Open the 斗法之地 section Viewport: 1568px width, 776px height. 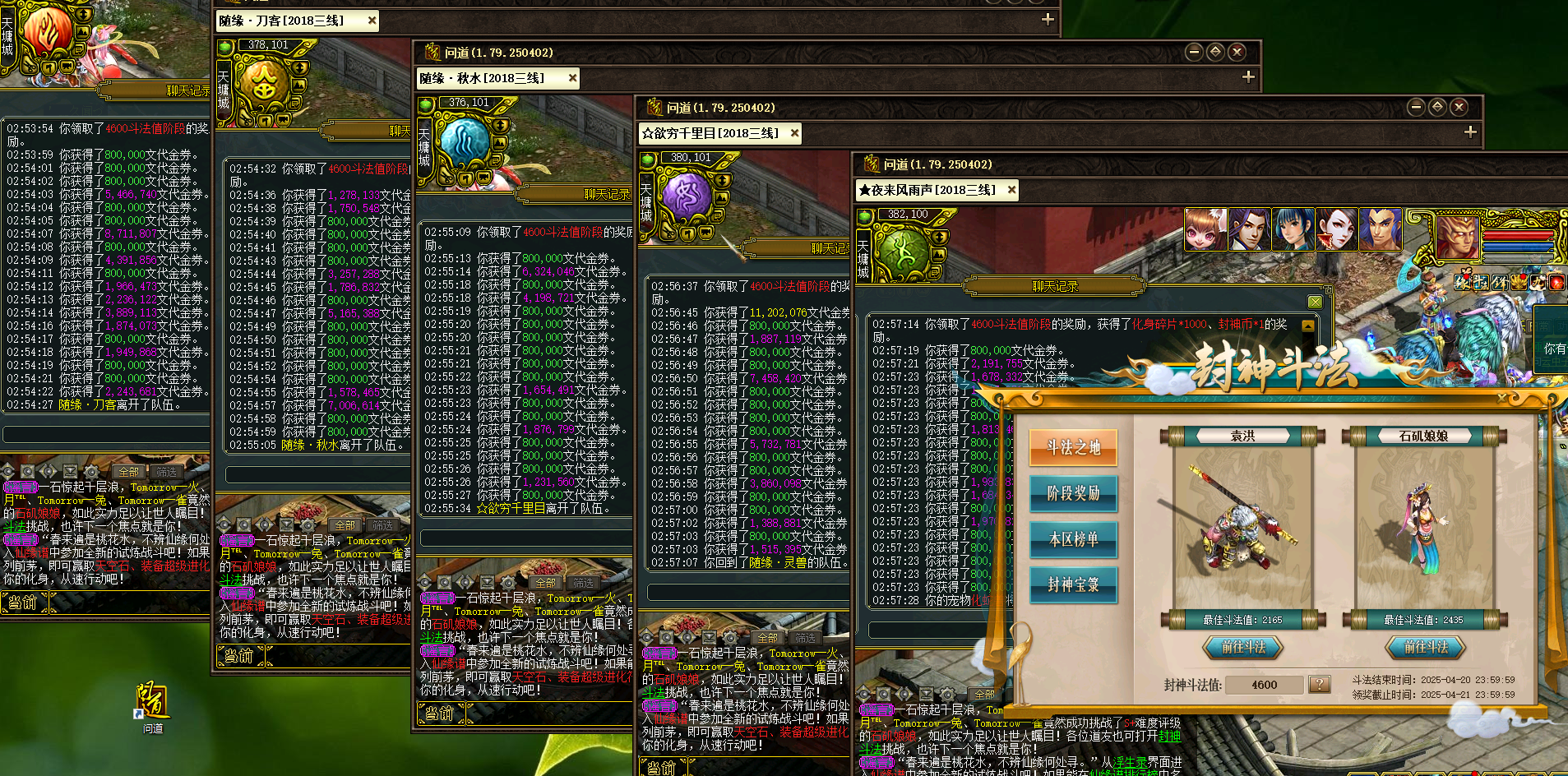[x=1073, y=447]
